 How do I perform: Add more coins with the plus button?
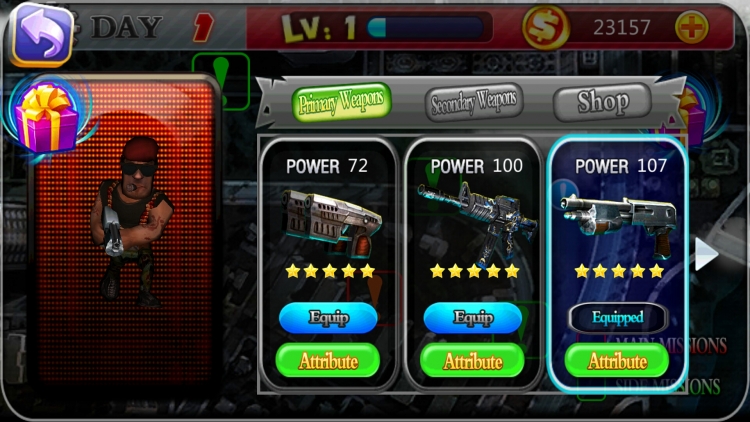click(x=691, y=28)
